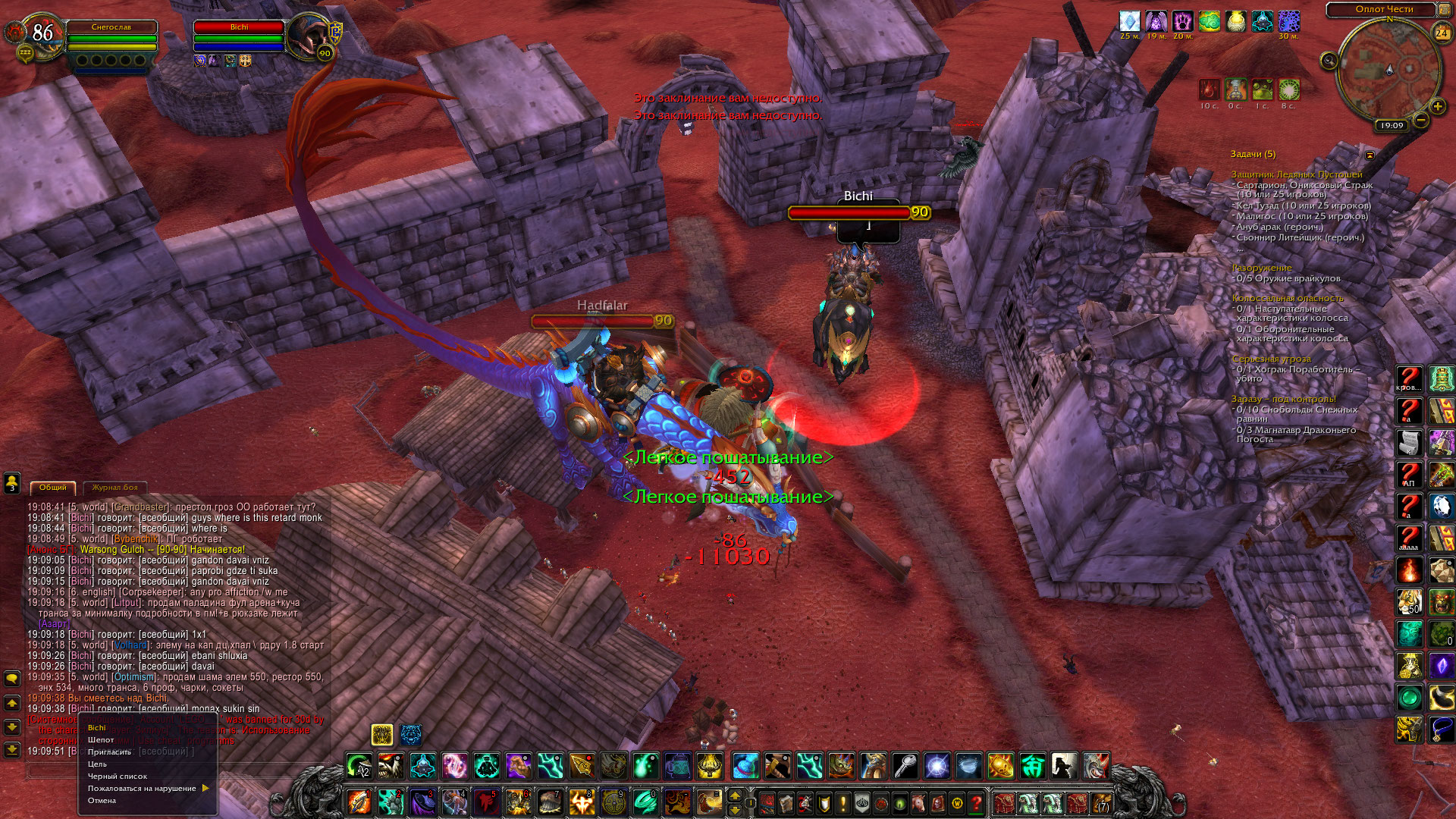Click "Отмена" to close the context menu
The image size is (1456, 819).
[102, 800]
